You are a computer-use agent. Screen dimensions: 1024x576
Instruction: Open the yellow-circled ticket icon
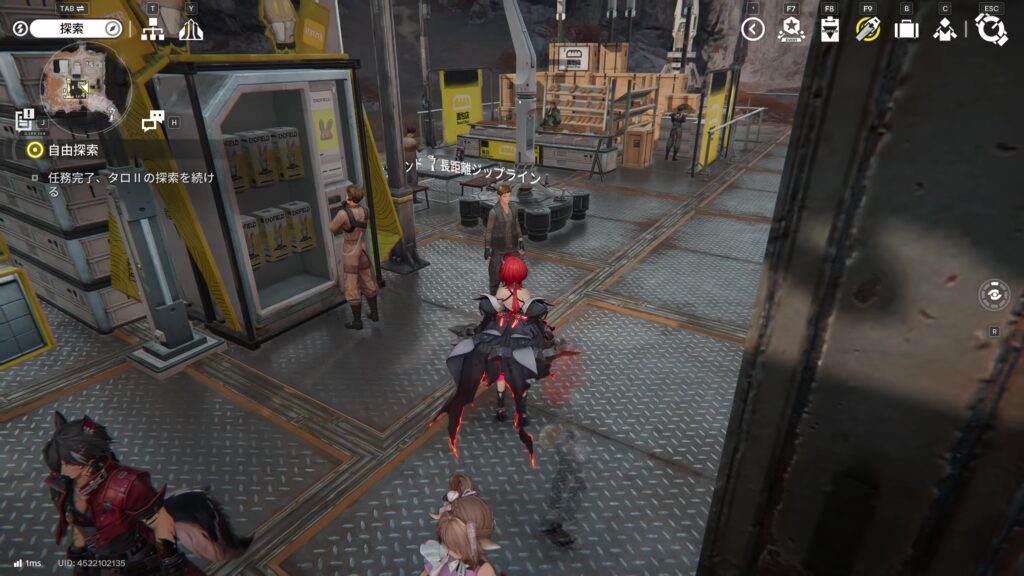[x=867, y=29]
